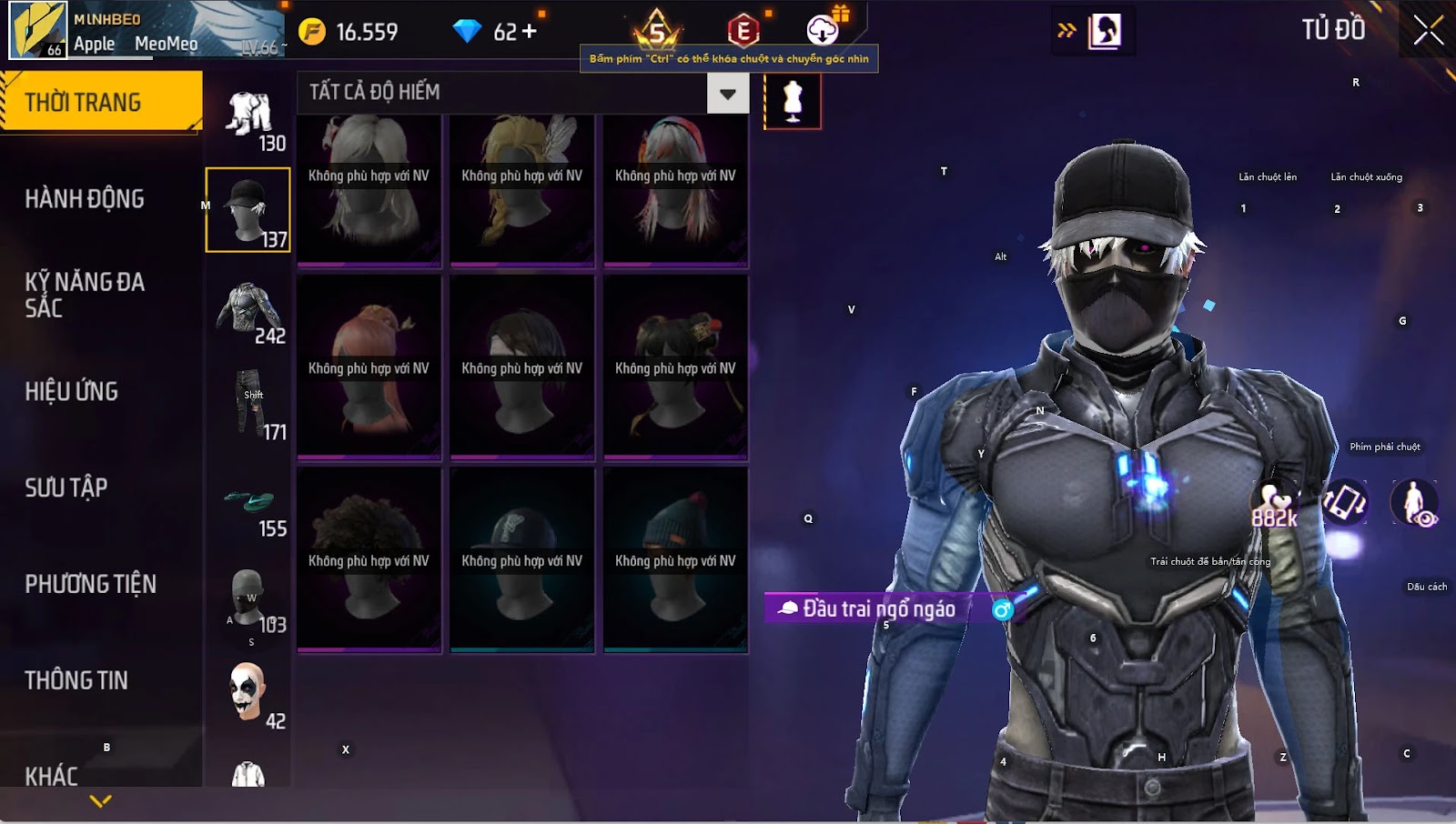Select the KỸ NĂNG ĐA SẮC tab
This screenshot has width=1456, height=824.
(85, 295)
